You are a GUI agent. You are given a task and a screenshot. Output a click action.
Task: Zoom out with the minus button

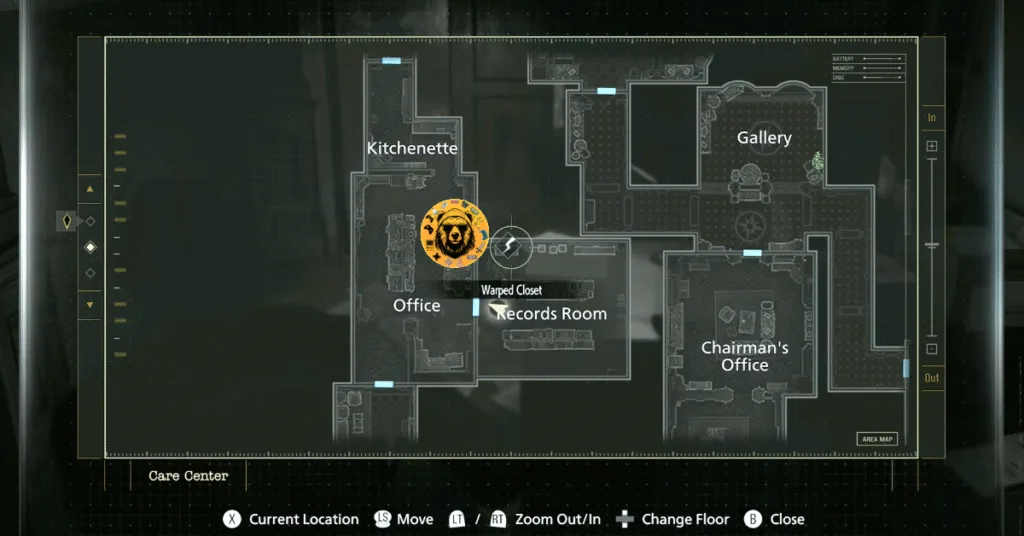(932, 349)
